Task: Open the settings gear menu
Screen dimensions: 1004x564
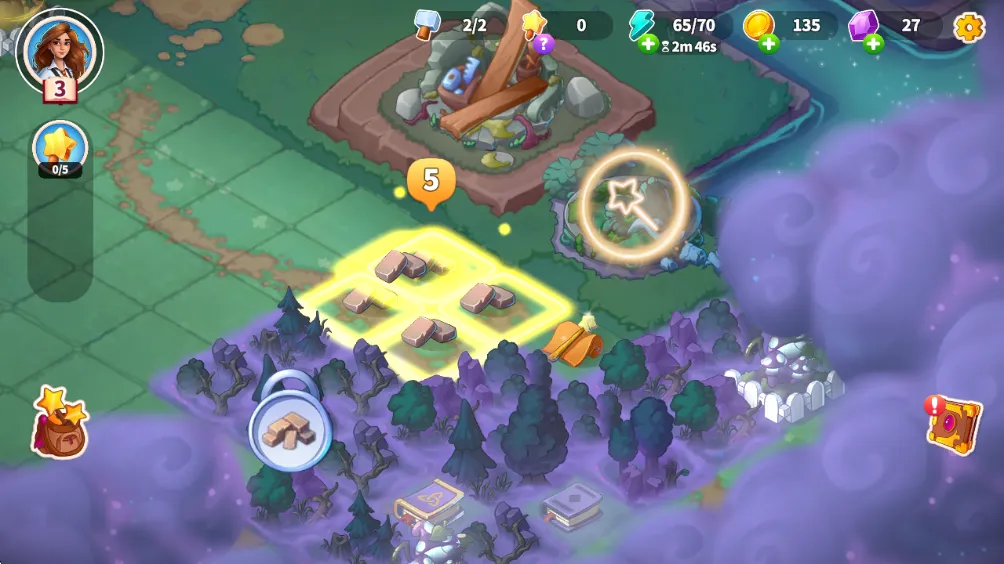Action: coord(969,27)
